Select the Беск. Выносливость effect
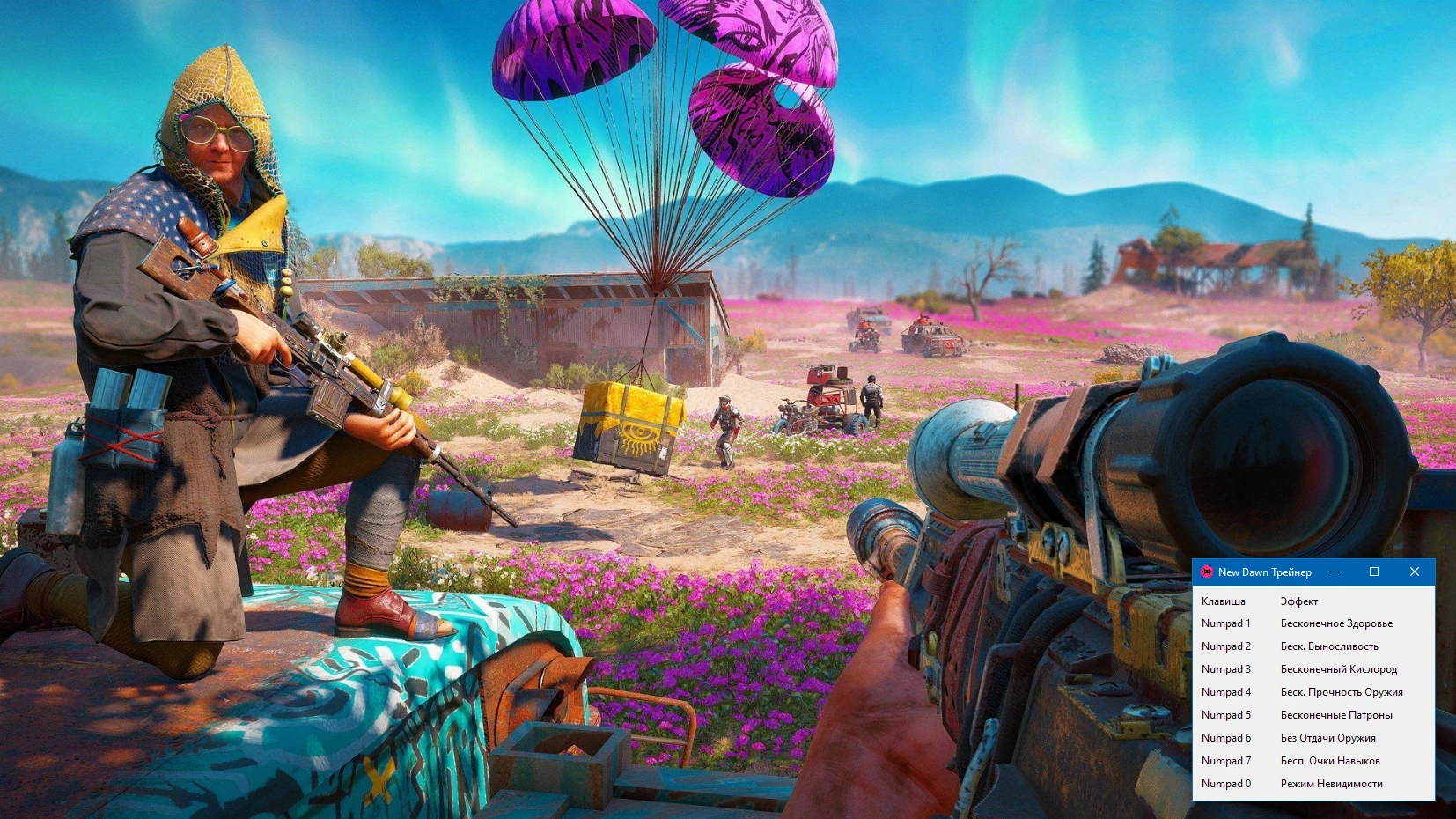This screenshot has height=819, width=1456. click(1331, 646)
